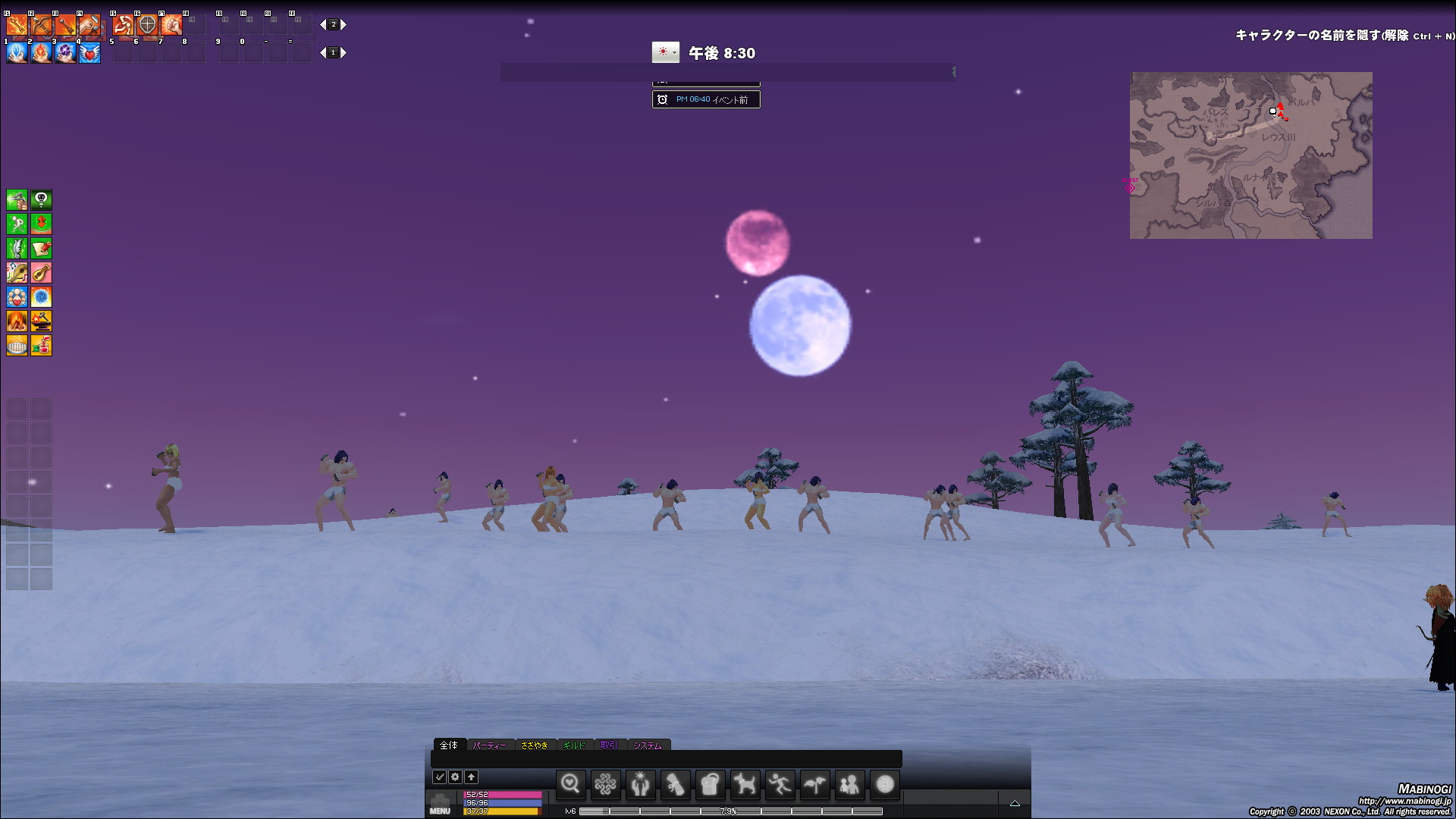The height and width of the screenshot is (819, 1456).
Task: Select the ギルド chat tab
Action: 574,745
